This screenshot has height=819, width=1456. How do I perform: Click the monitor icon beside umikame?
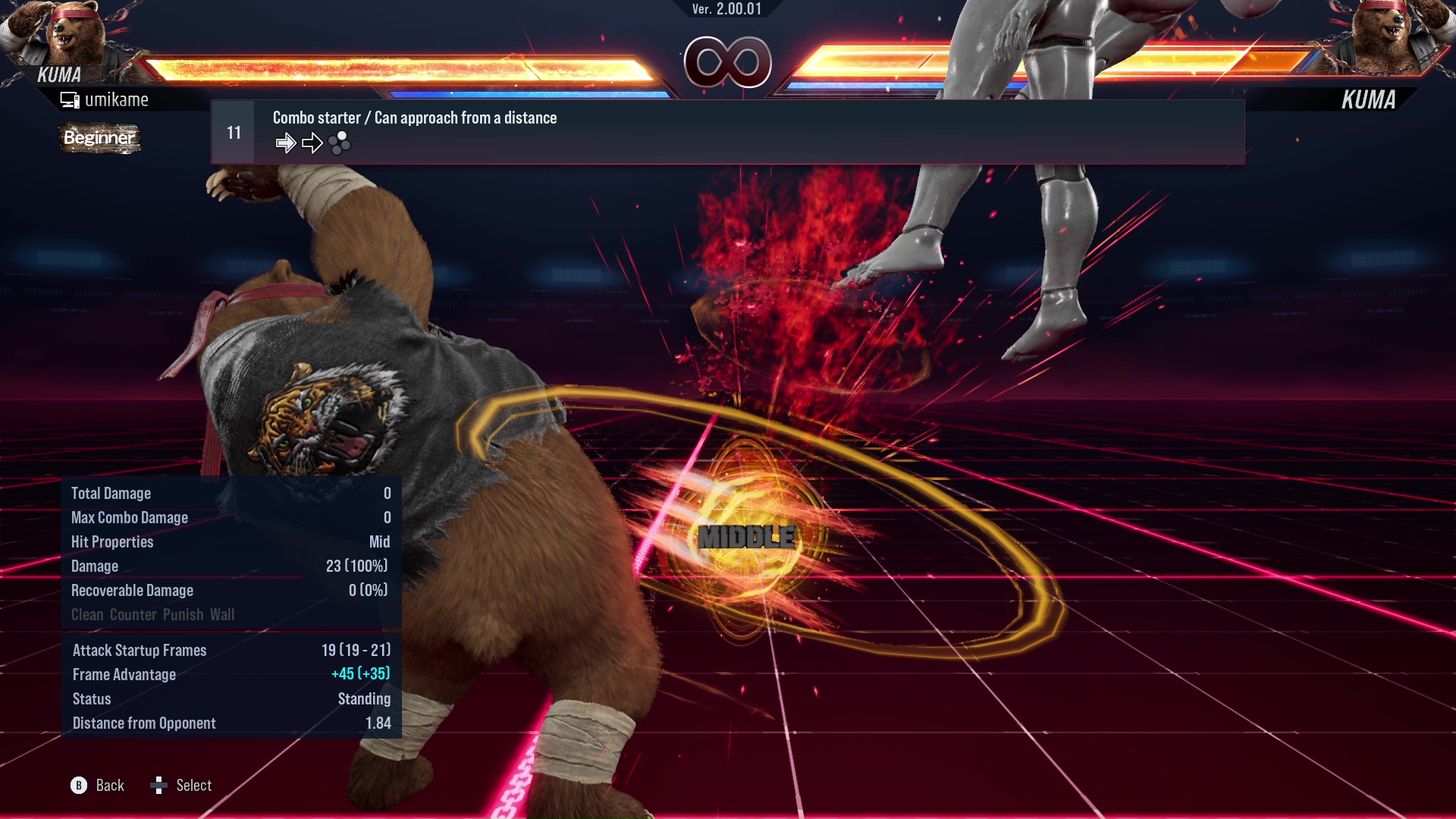click(71, 99)
